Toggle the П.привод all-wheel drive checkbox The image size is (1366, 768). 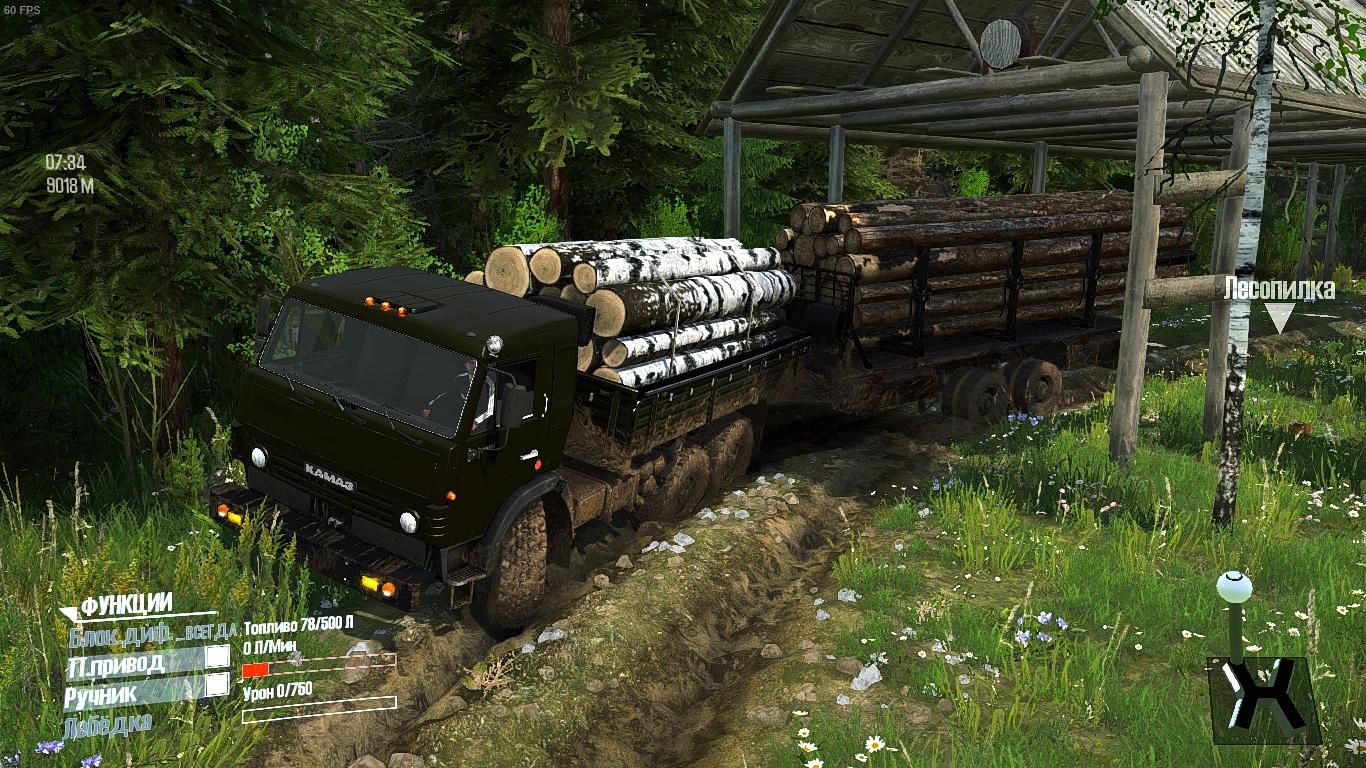(217, 657)
